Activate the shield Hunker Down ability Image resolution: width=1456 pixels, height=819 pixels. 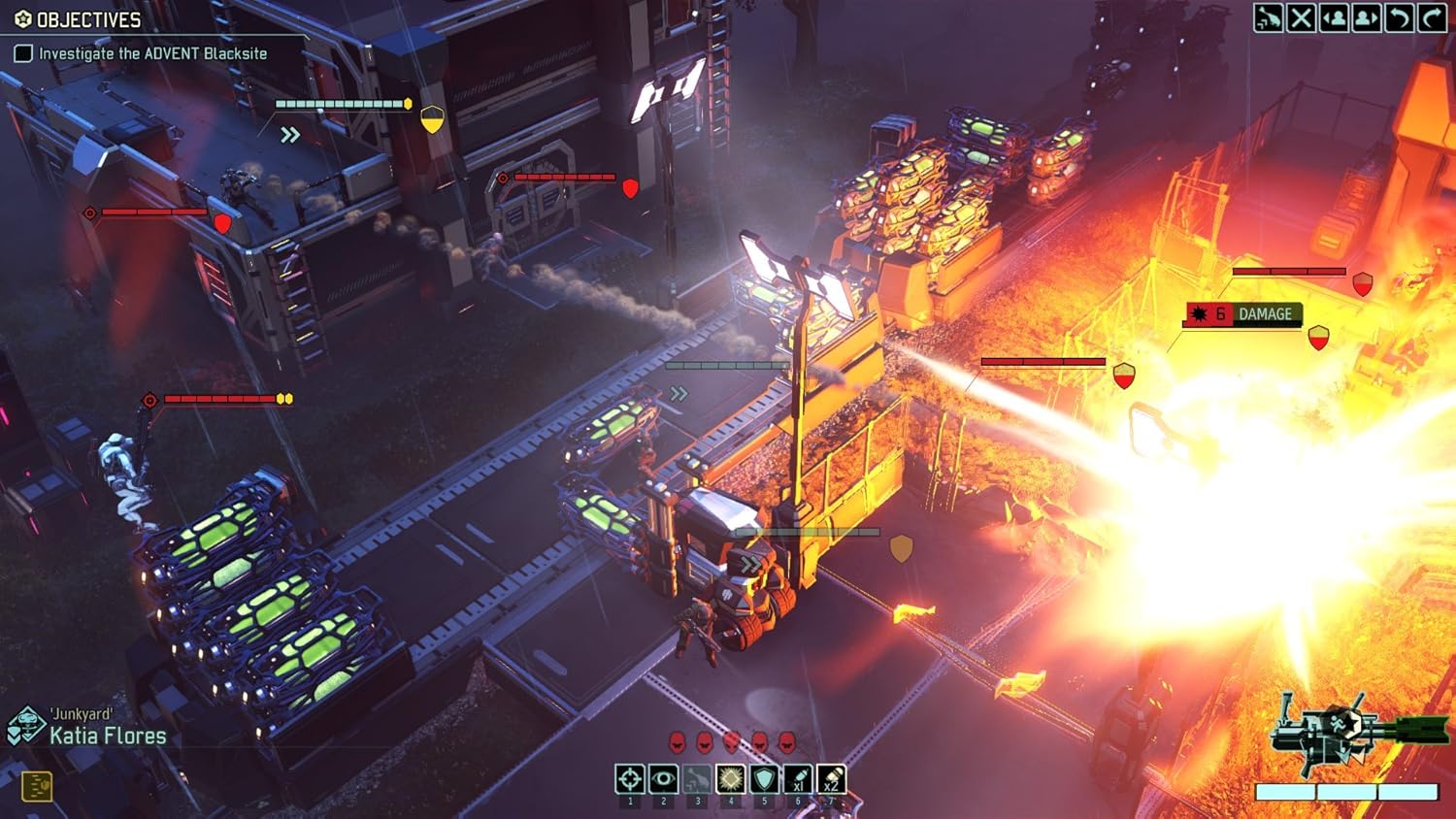(764, 778)
